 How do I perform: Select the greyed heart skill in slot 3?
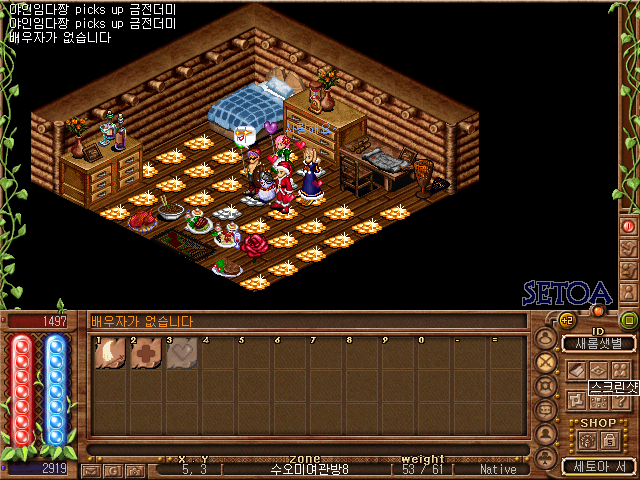click(181, 354)
